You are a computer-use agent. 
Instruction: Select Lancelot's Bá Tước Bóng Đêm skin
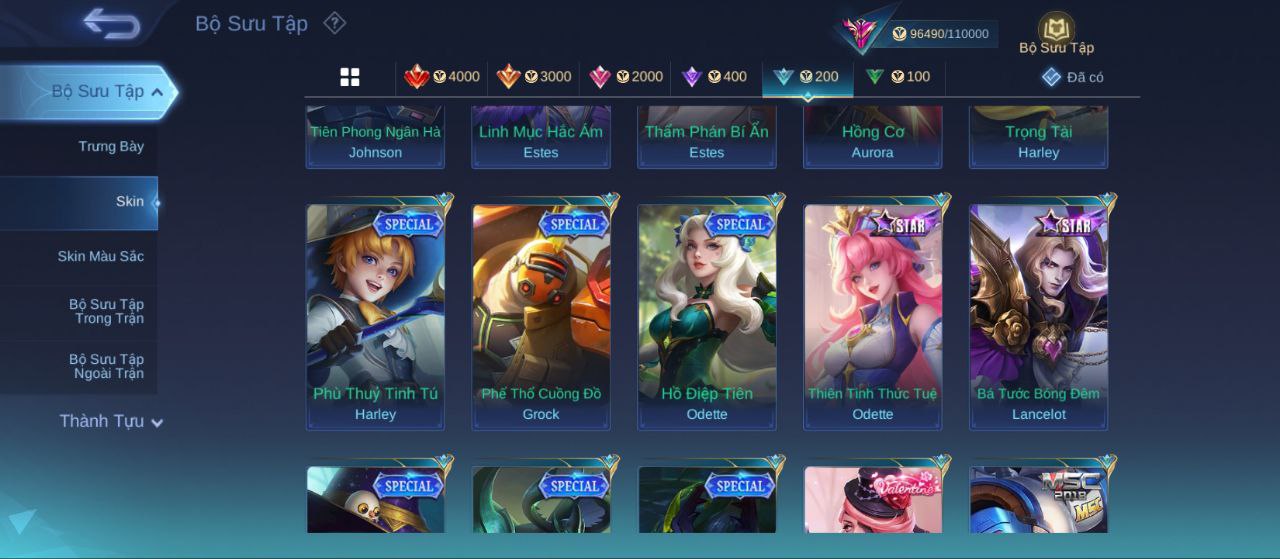1039,317
